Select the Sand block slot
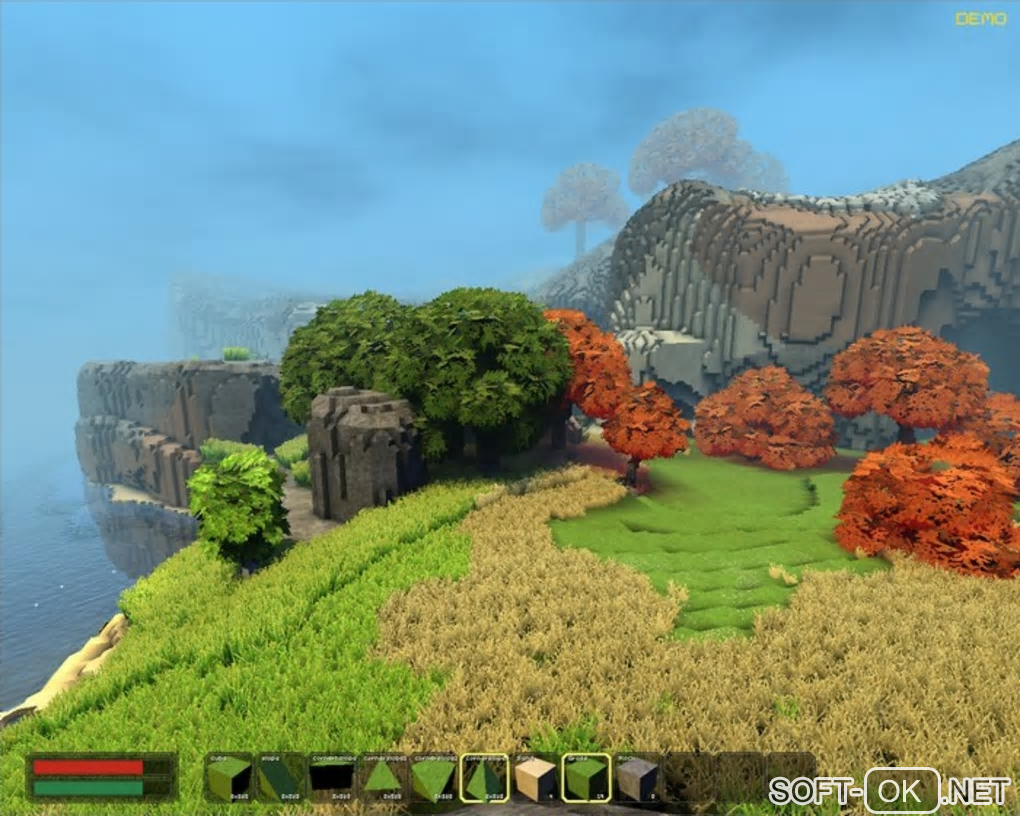The width and height of the screenshot is (1020, 816). [535, 778]
